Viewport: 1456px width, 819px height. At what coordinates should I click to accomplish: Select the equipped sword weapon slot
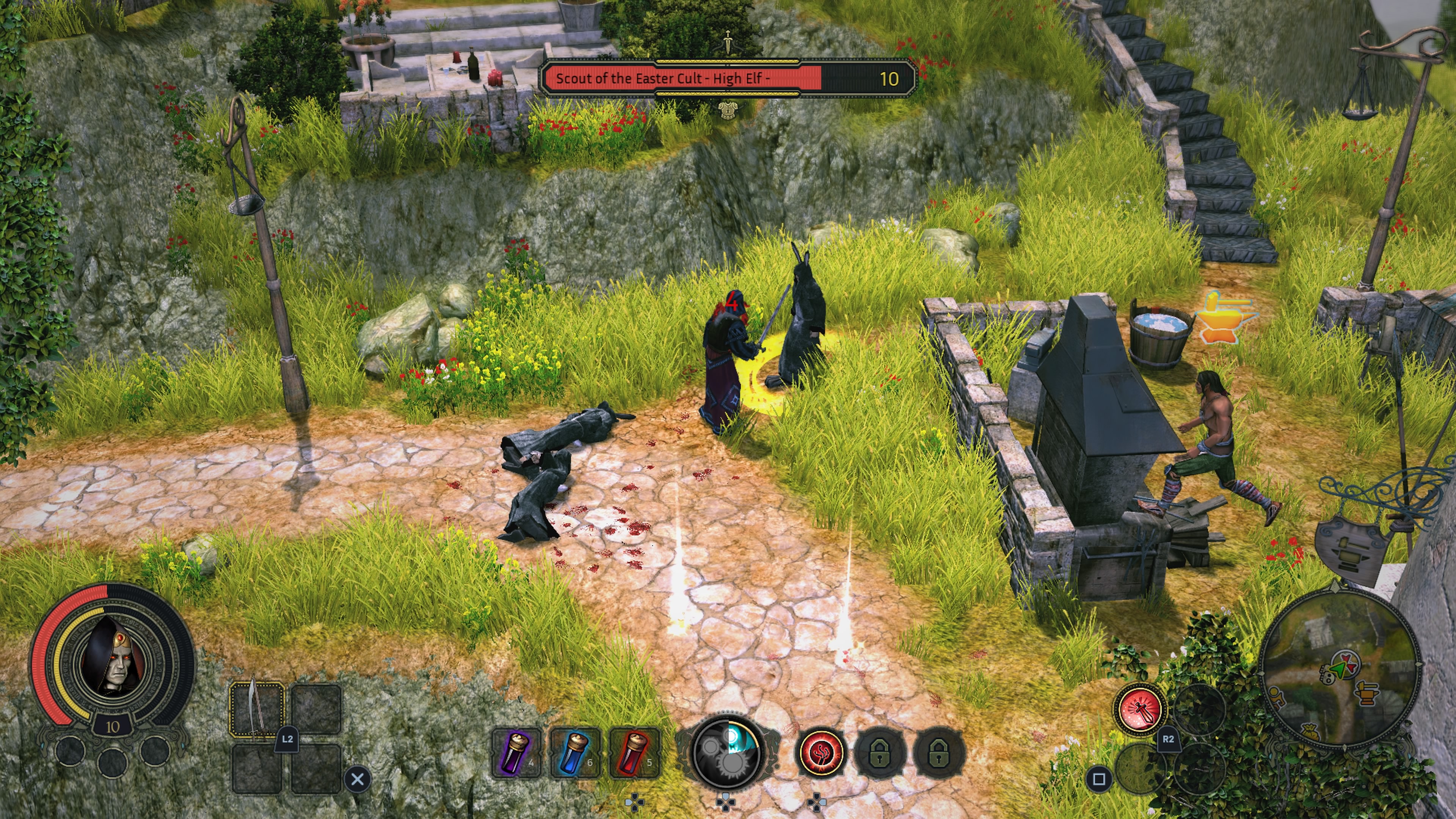(257, 709)
